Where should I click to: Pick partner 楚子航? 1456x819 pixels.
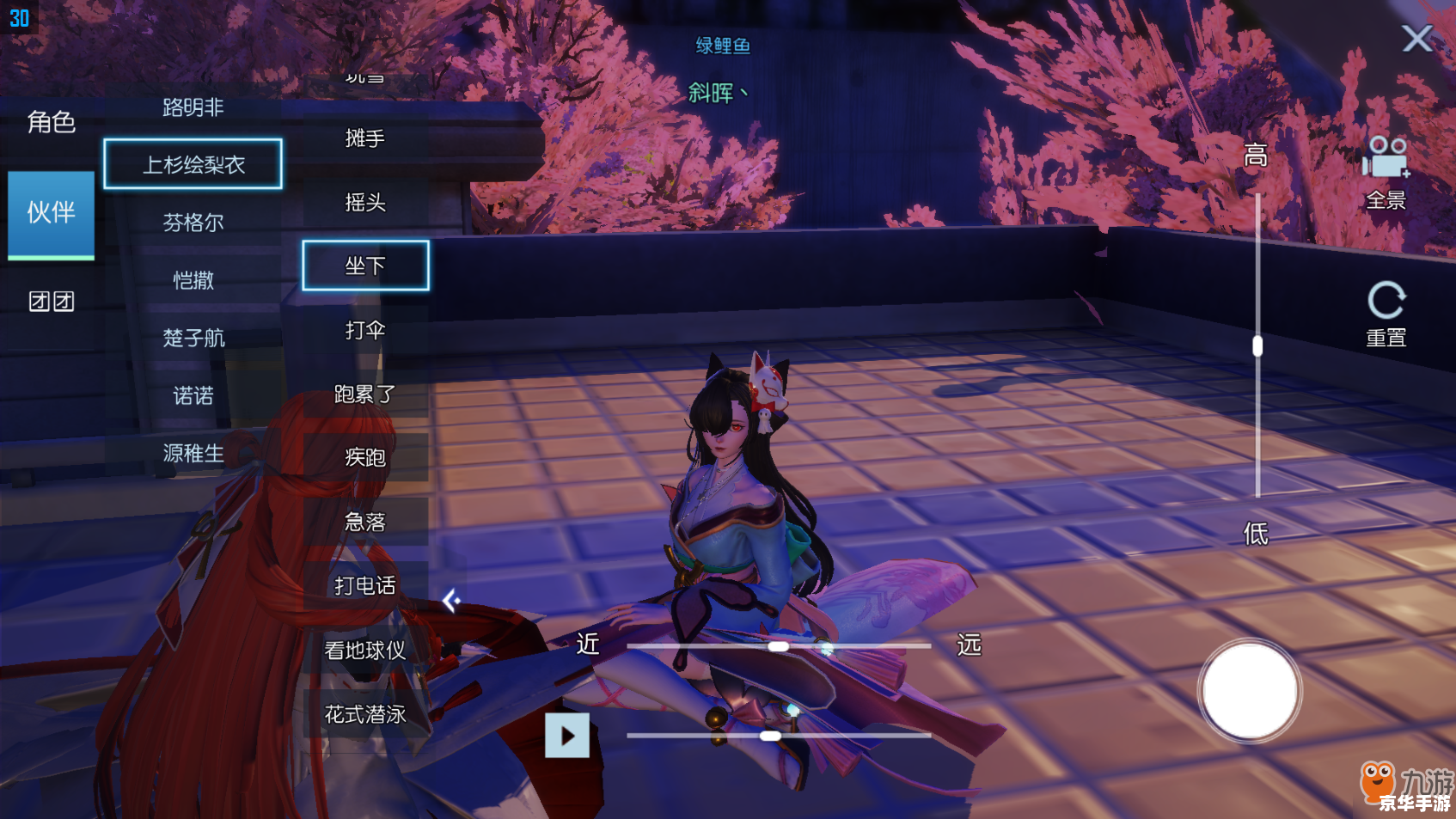point(193,338)
